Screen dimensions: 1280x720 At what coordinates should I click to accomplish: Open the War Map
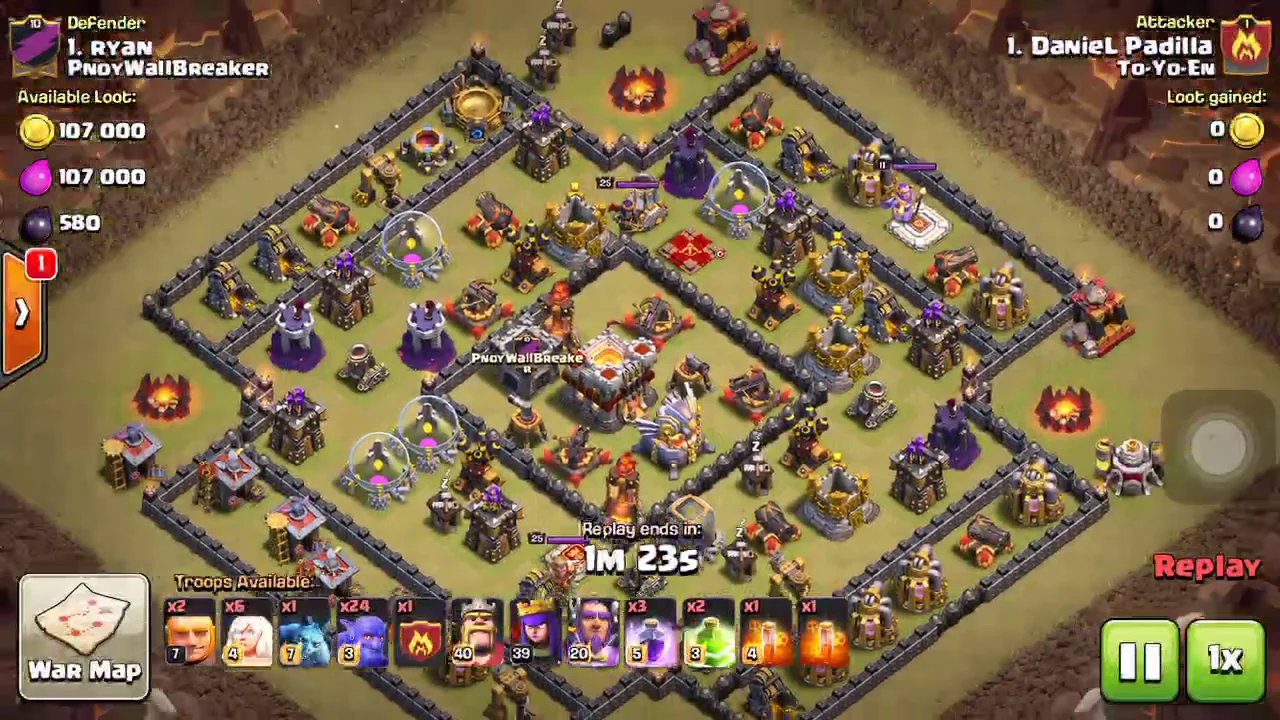pos(84,636)
